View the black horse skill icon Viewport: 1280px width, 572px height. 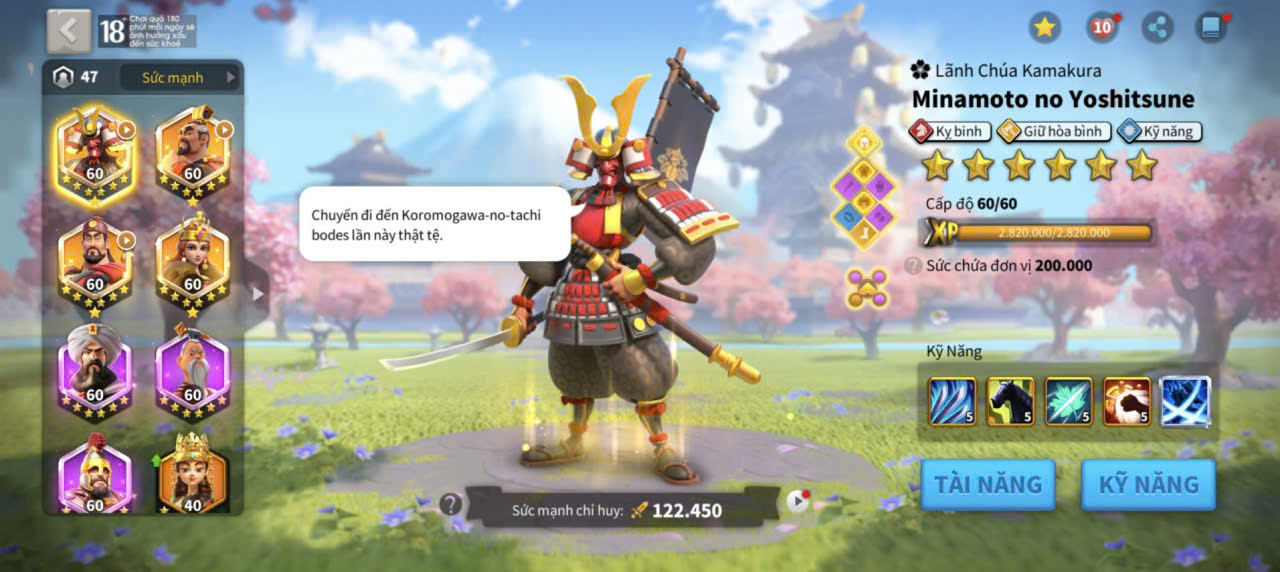pos(1010,402)
